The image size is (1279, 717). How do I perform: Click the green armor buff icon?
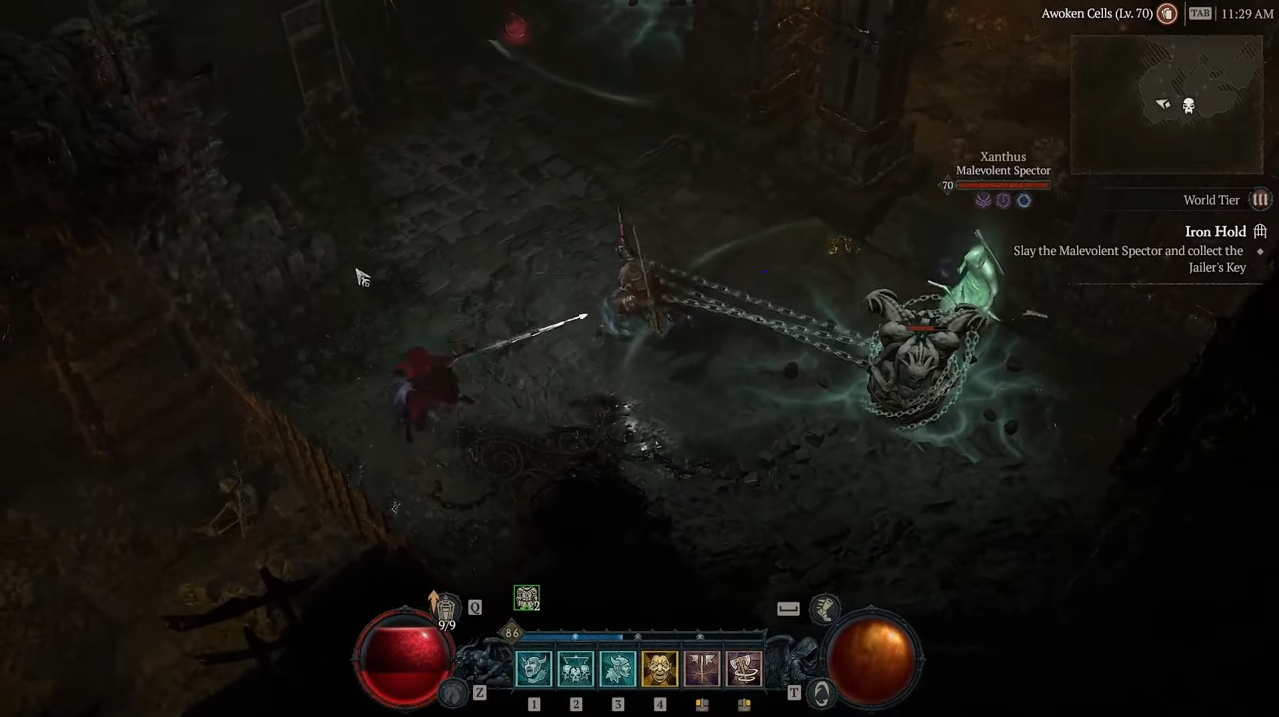click(x=527, y=598)
